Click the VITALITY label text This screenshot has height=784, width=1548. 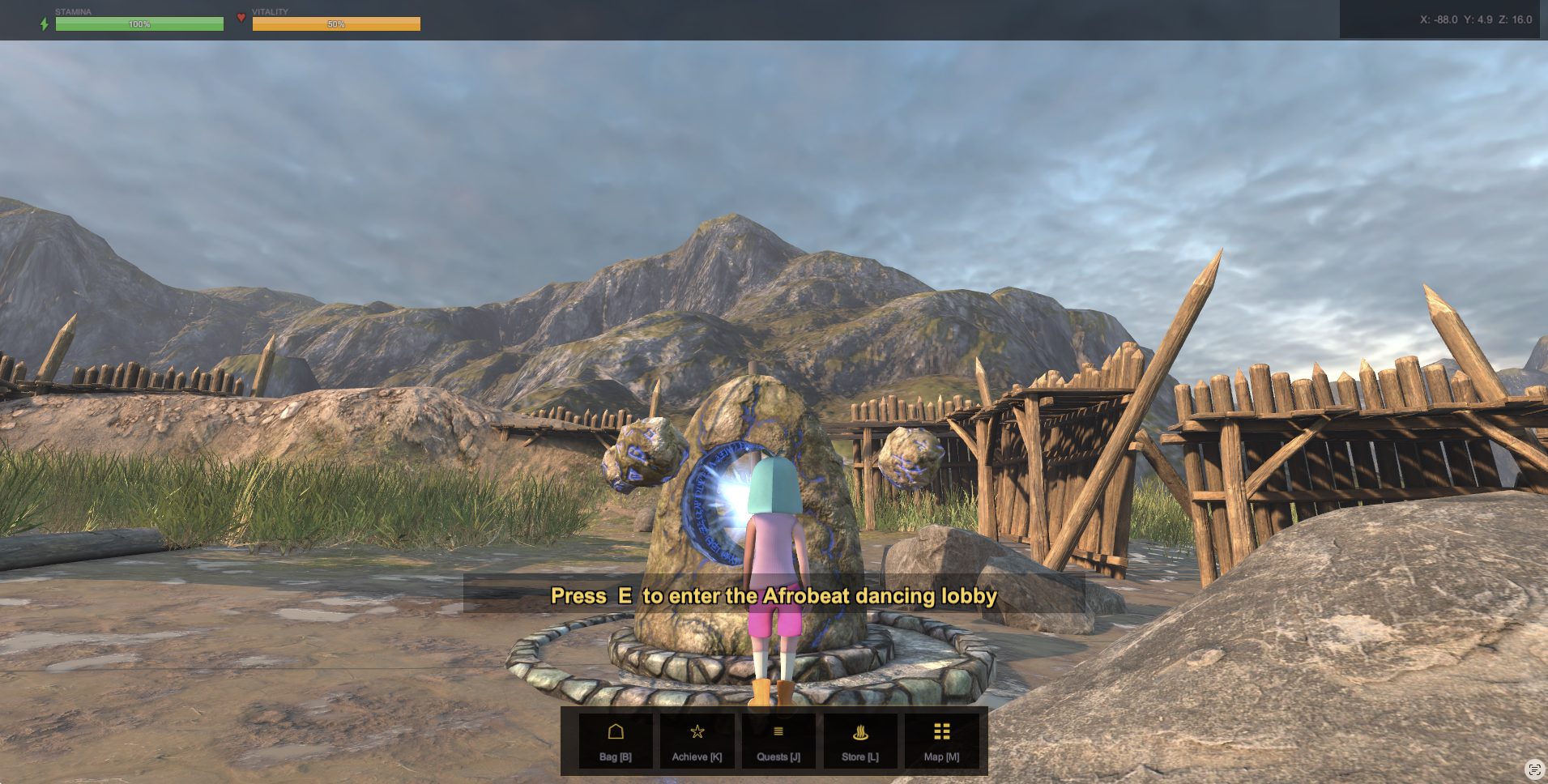271,11
